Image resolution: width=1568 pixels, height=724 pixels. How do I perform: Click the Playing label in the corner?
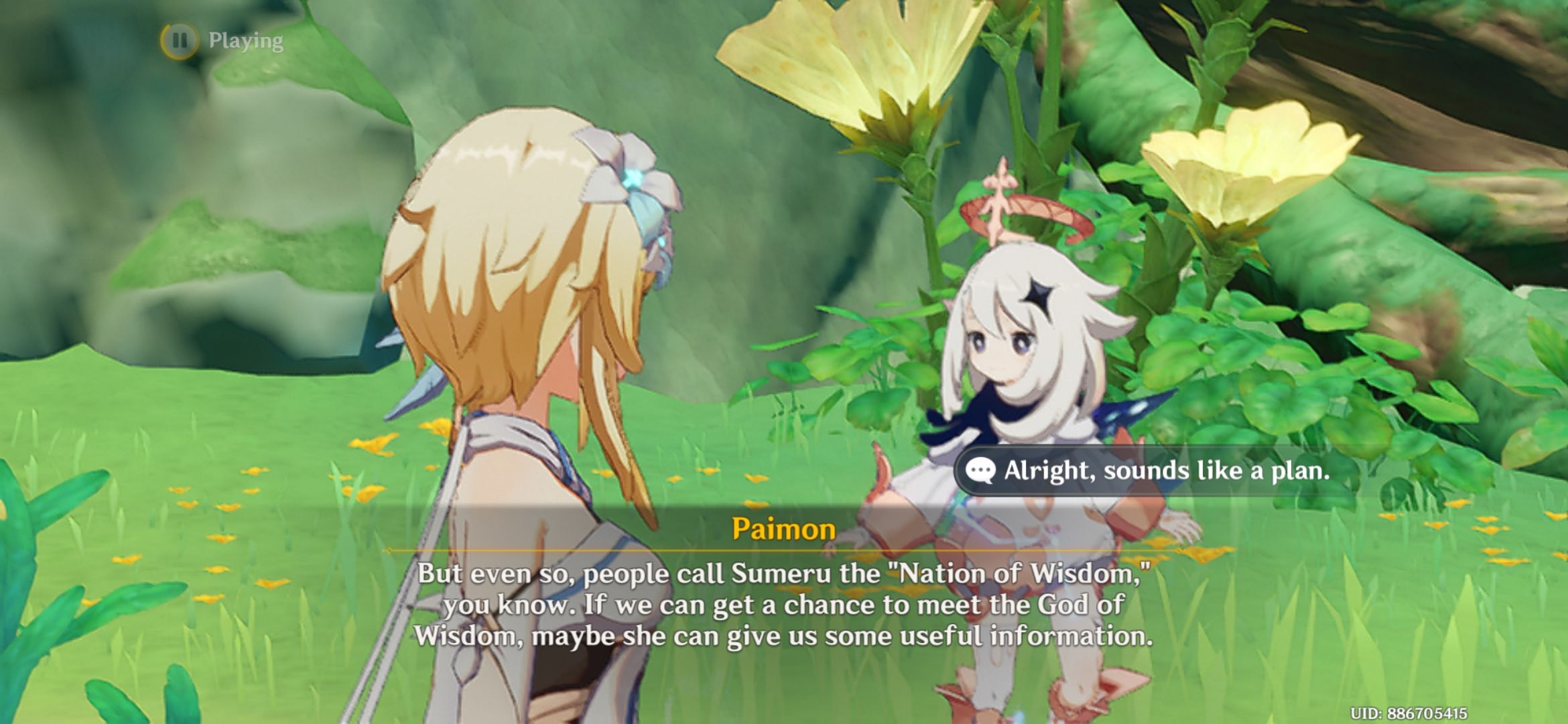[x=245, y=42]
